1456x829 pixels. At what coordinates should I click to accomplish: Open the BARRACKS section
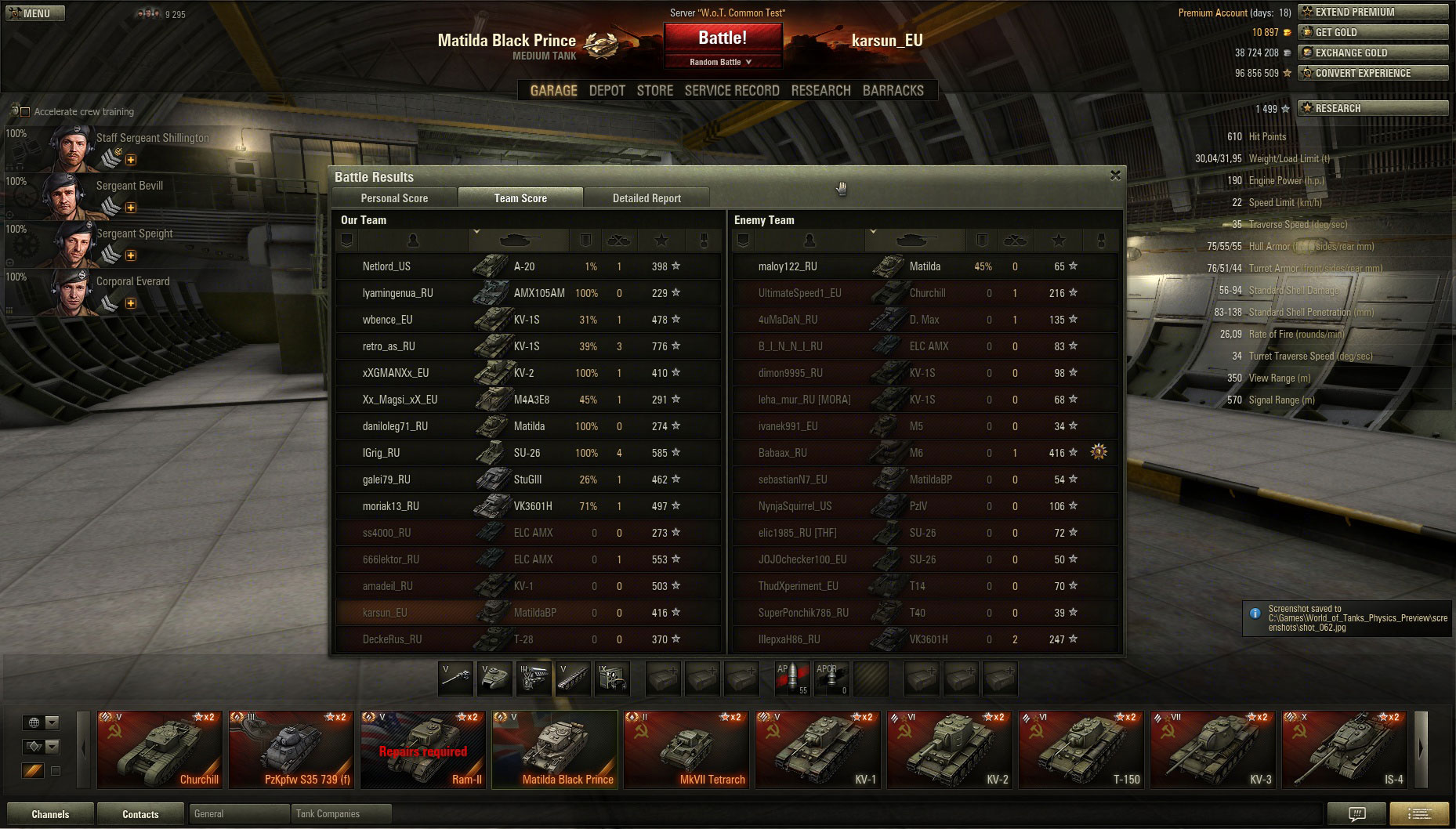[893, 91]
